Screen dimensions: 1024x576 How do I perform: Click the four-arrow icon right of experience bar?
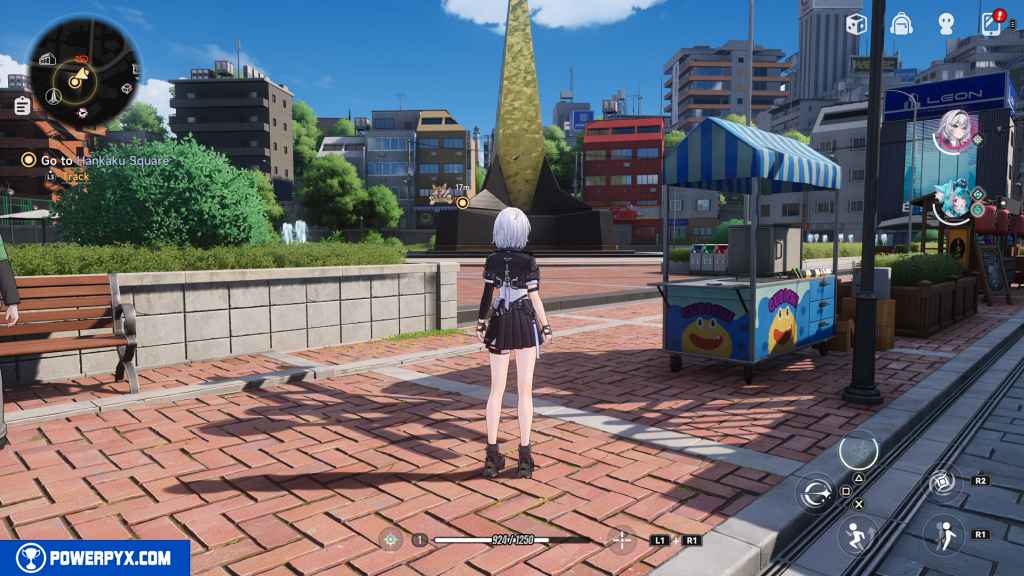622,539
